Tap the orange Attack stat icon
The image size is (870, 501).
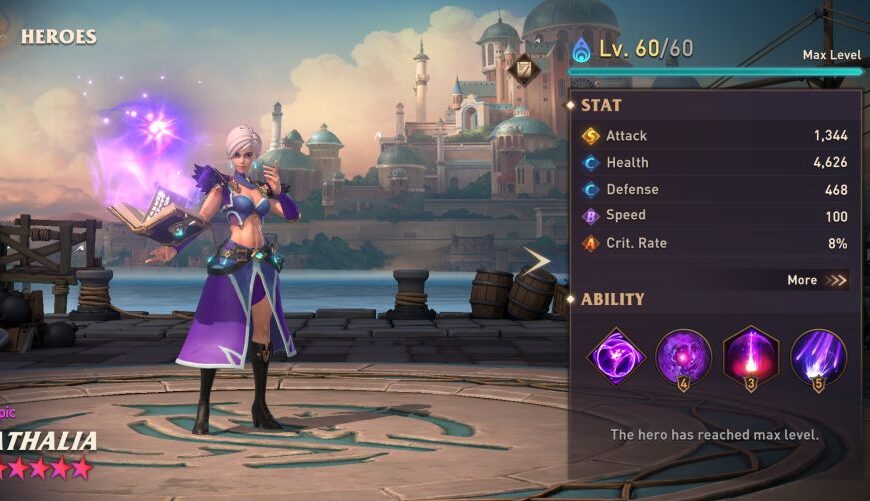tap(591, 136)
